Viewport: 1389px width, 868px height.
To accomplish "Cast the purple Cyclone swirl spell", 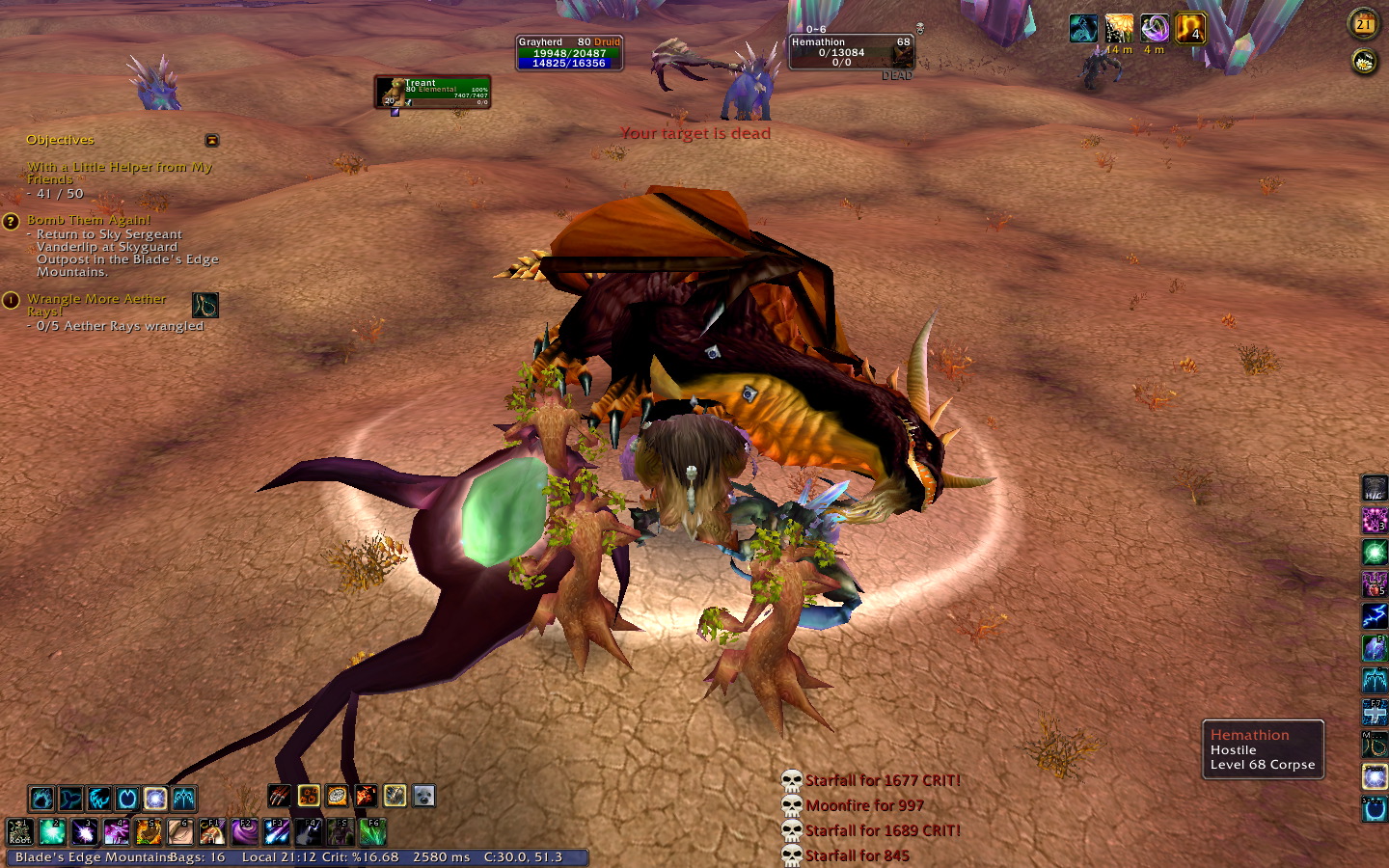I will pyautogui.click(x=245, y=831).
